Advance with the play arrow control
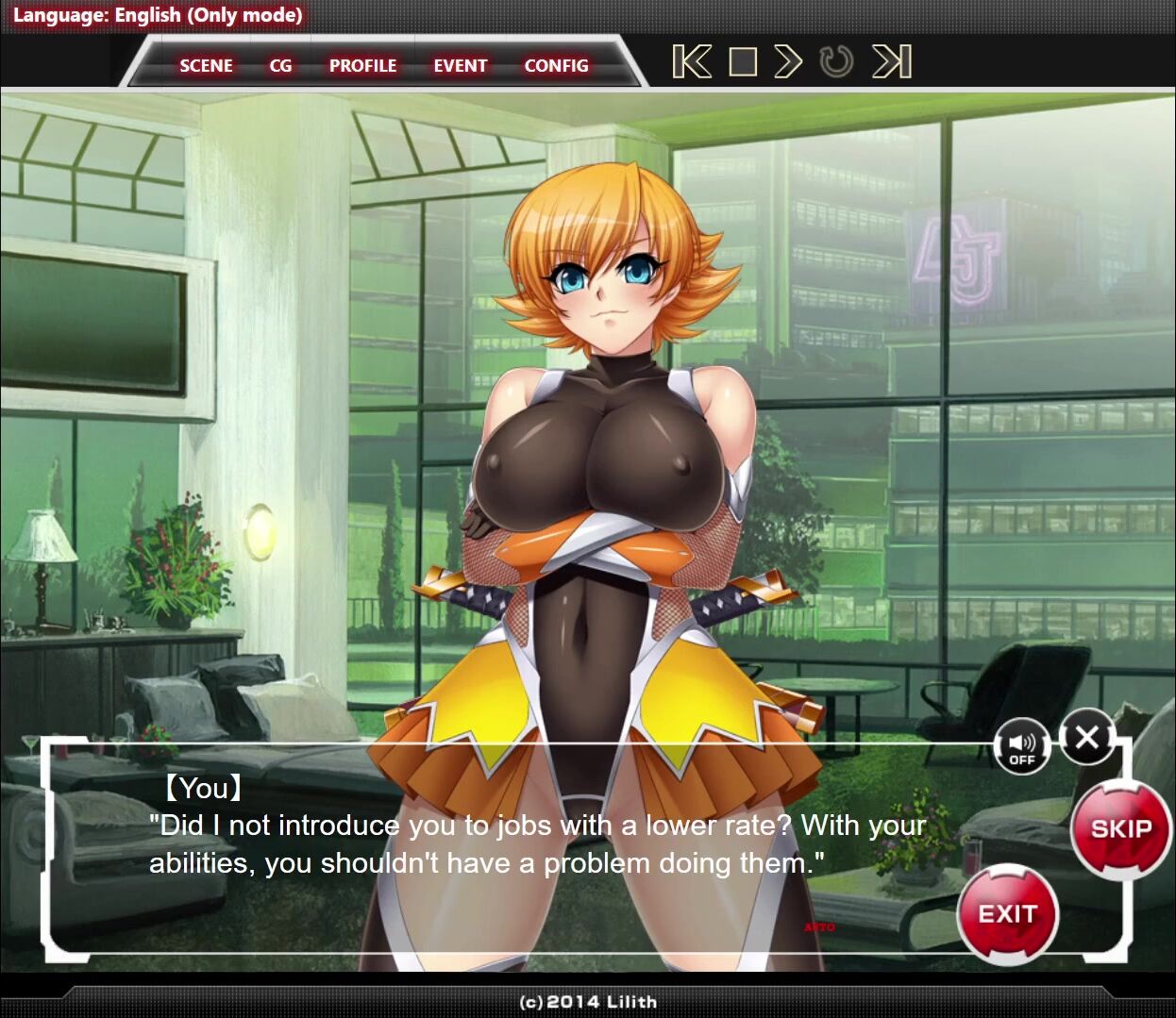 (788, 62)
